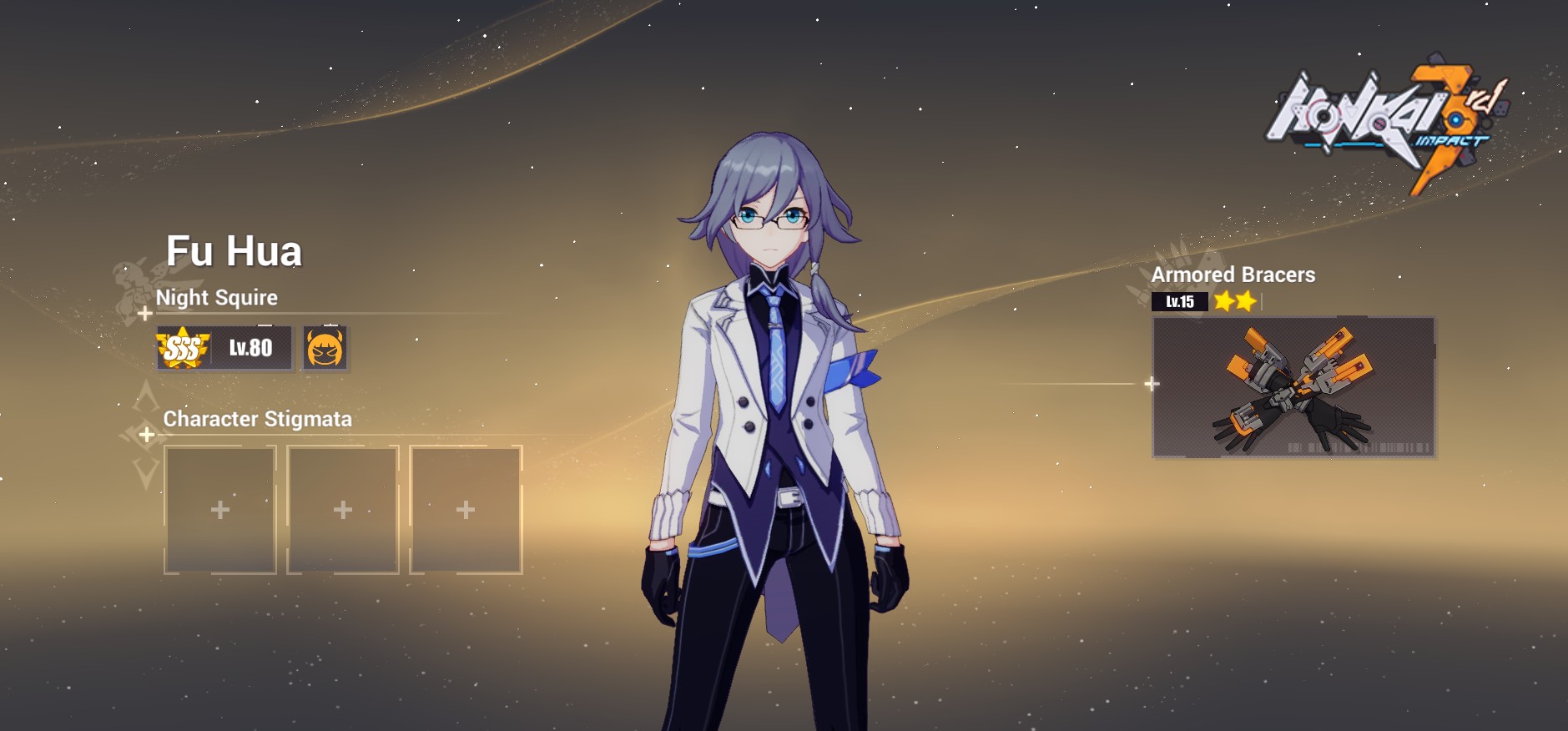1568x731 pixels.
Task: Click the diamond marker beside the weapon card
Action: 1152,384
